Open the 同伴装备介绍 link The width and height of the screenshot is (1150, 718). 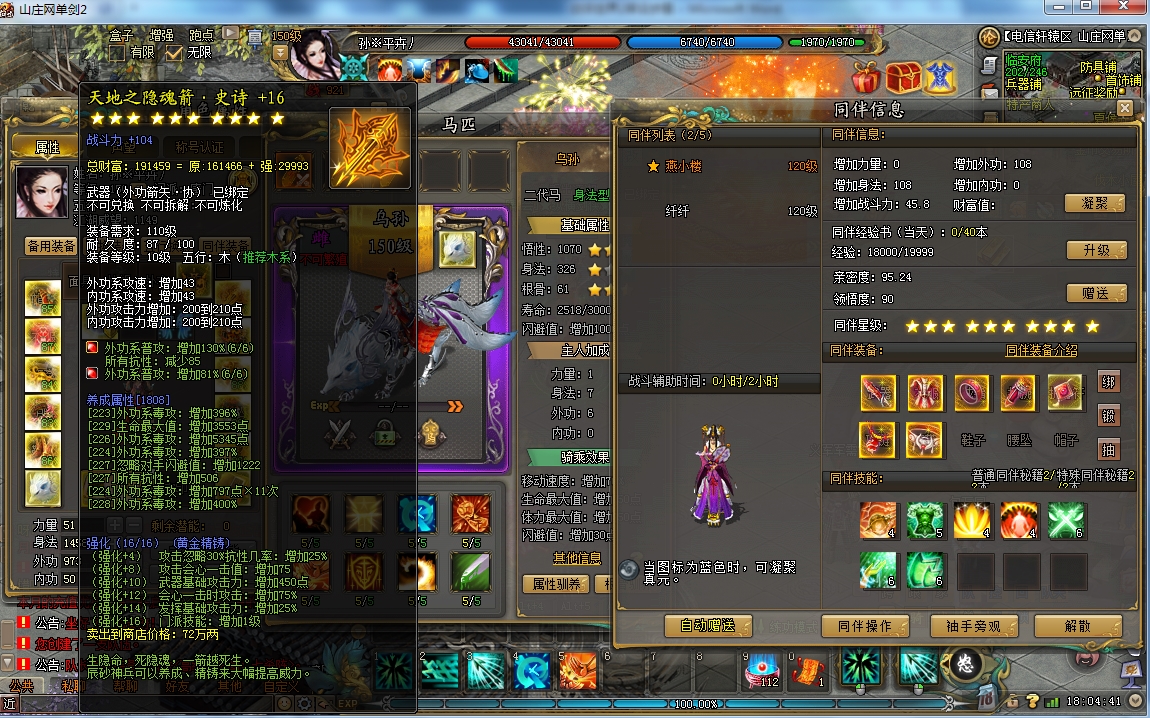click(x=1041, y=351)
